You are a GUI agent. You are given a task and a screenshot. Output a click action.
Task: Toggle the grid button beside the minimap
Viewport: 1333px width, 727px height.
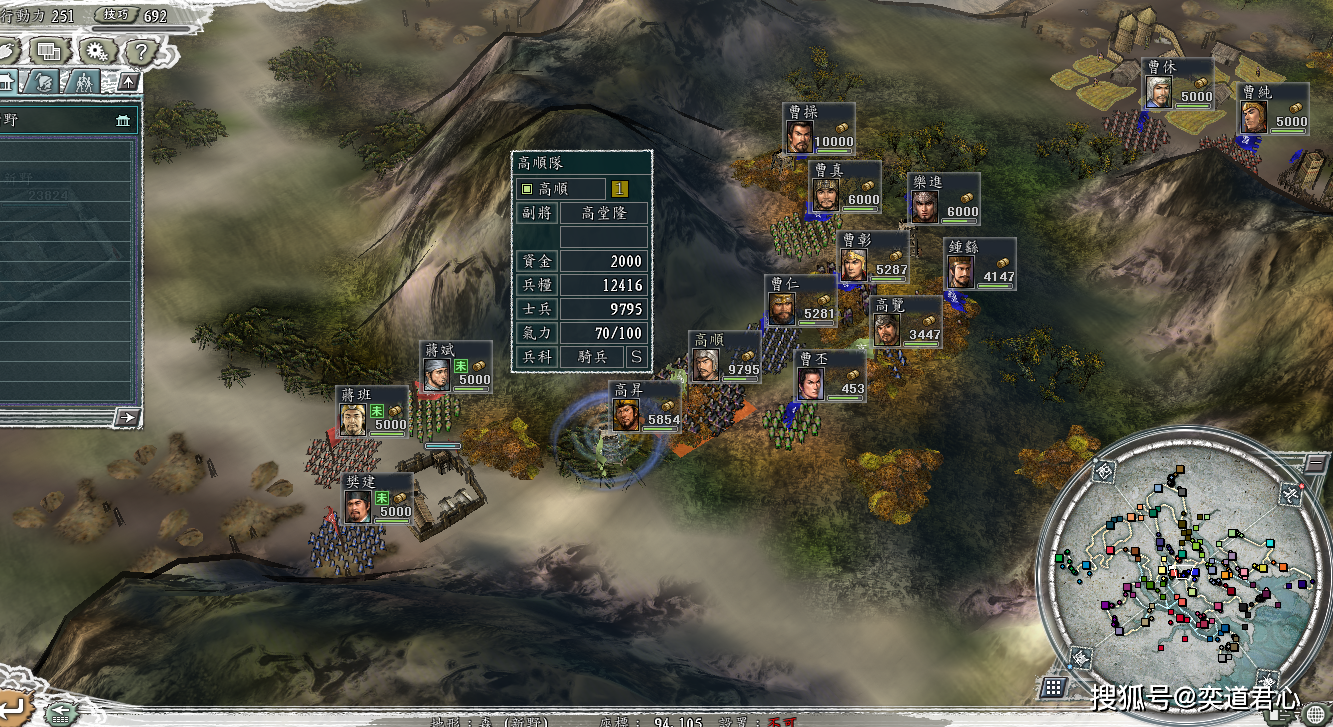[x=1051, y=687]
